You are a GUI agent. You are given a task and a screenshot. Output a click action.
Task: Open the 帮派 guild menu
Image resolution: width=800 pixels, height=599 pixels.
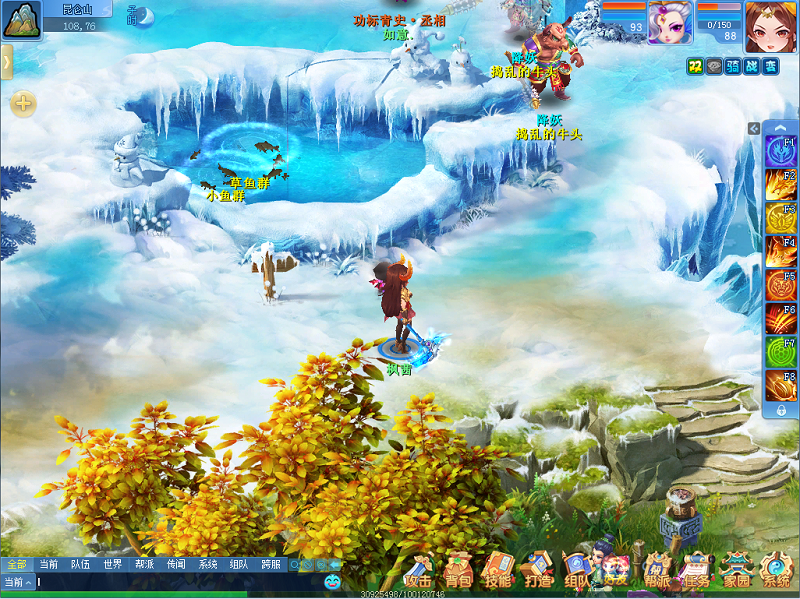pos(657,570)
